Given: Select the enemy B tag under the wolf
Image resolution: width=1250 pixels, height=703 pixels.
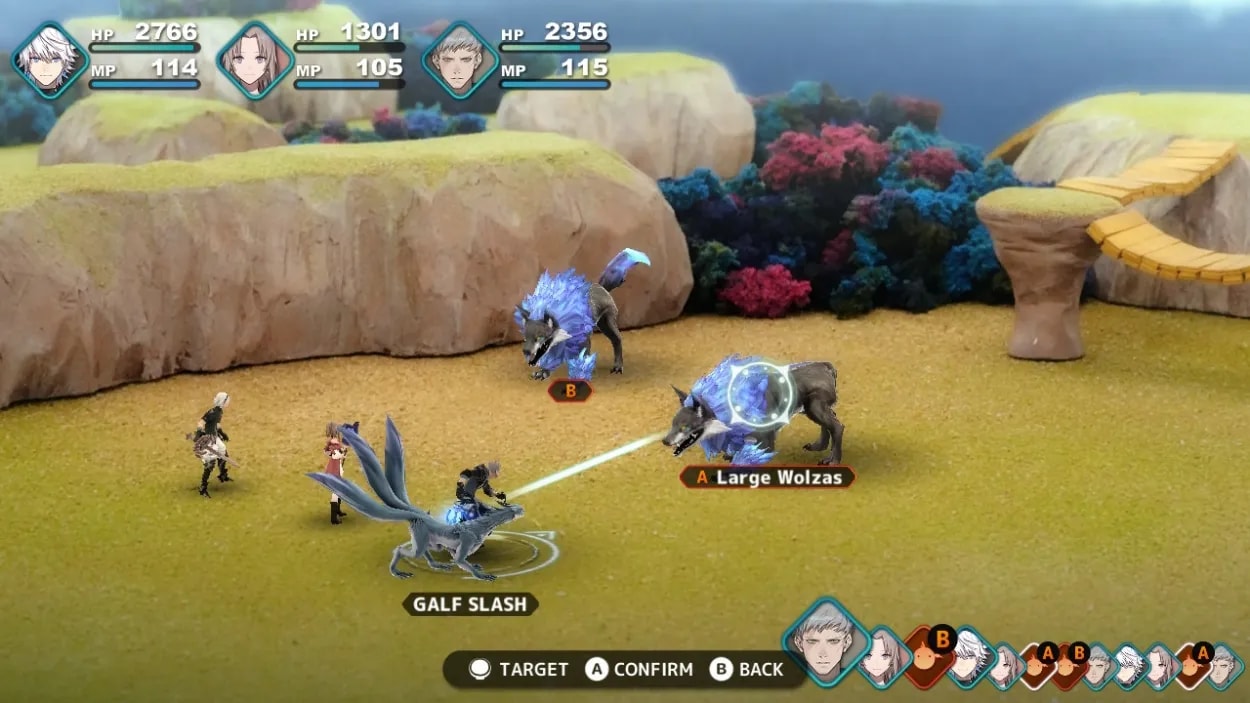Looking at the screenshot, I should click(x=570, y=391).
